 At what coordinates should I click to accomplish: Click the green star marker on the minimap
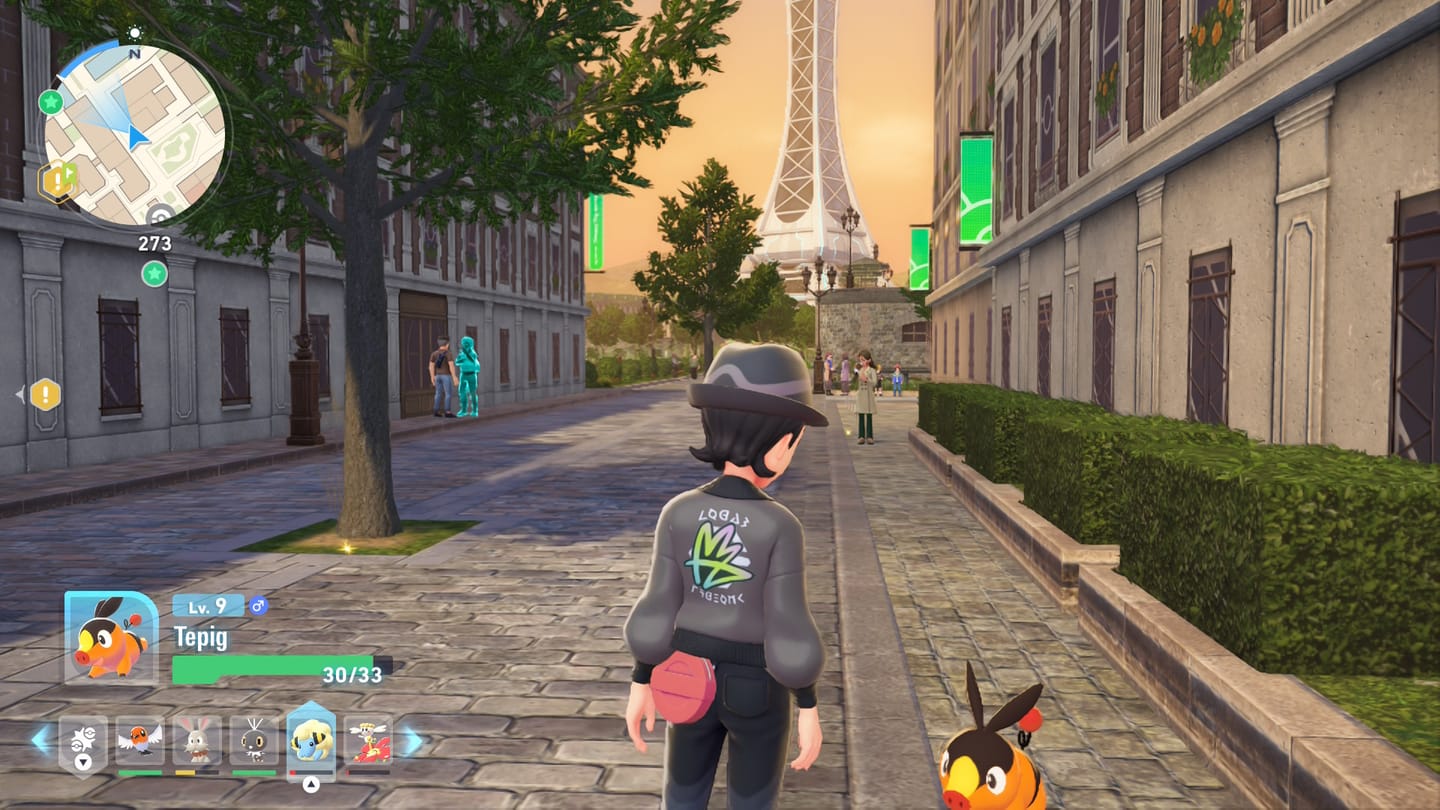click(x=51, y=101)
